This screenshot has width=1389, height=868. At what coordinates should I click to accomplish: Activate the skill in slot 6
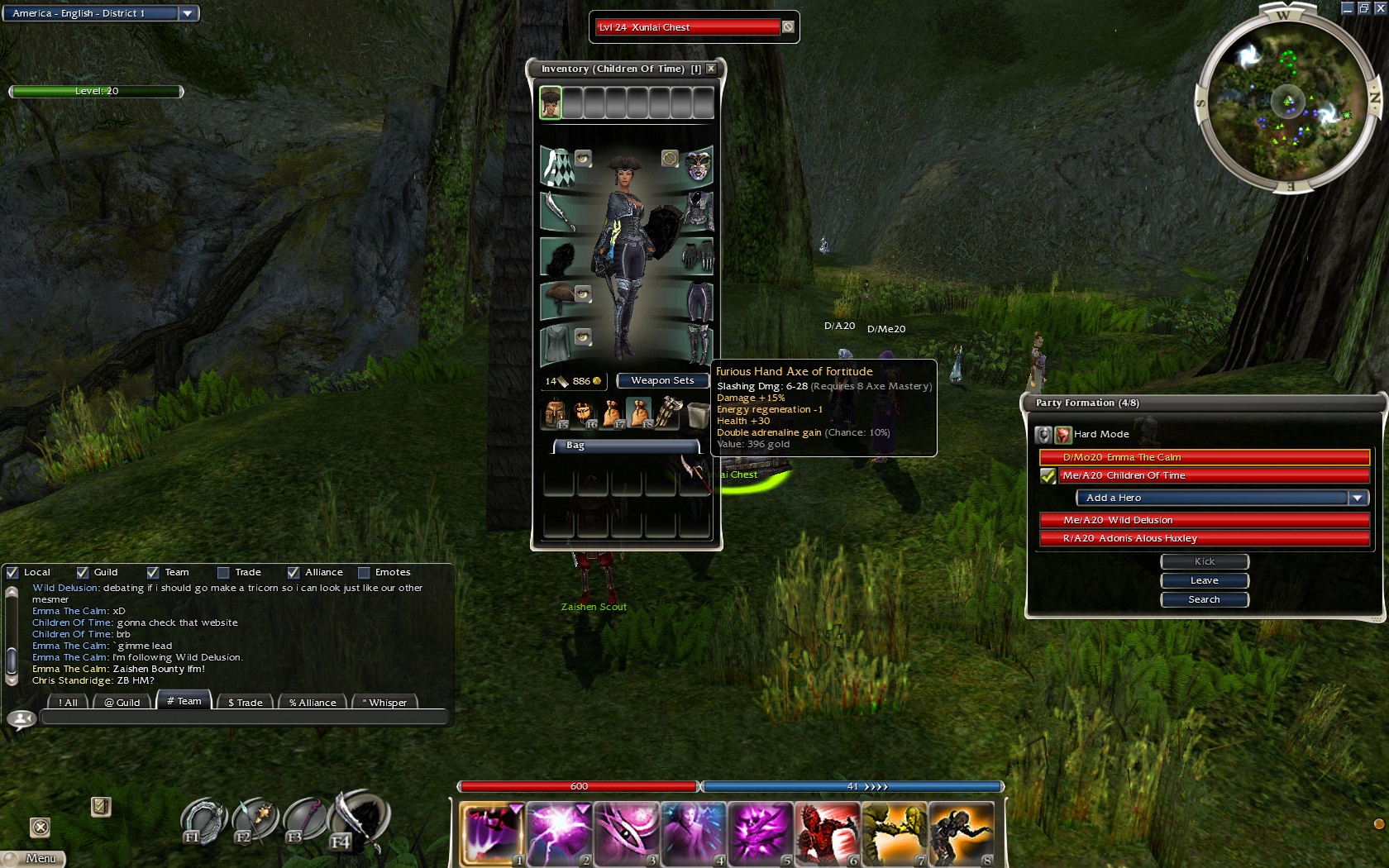click(826, 833)
